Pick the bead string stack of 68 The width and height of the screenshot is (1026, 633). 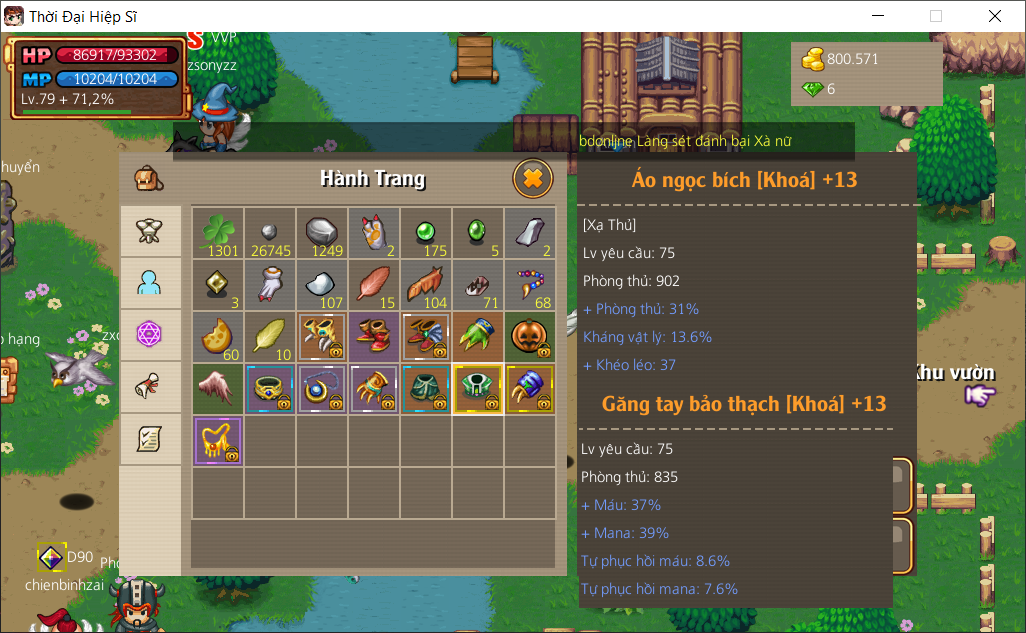coord(529,284)
